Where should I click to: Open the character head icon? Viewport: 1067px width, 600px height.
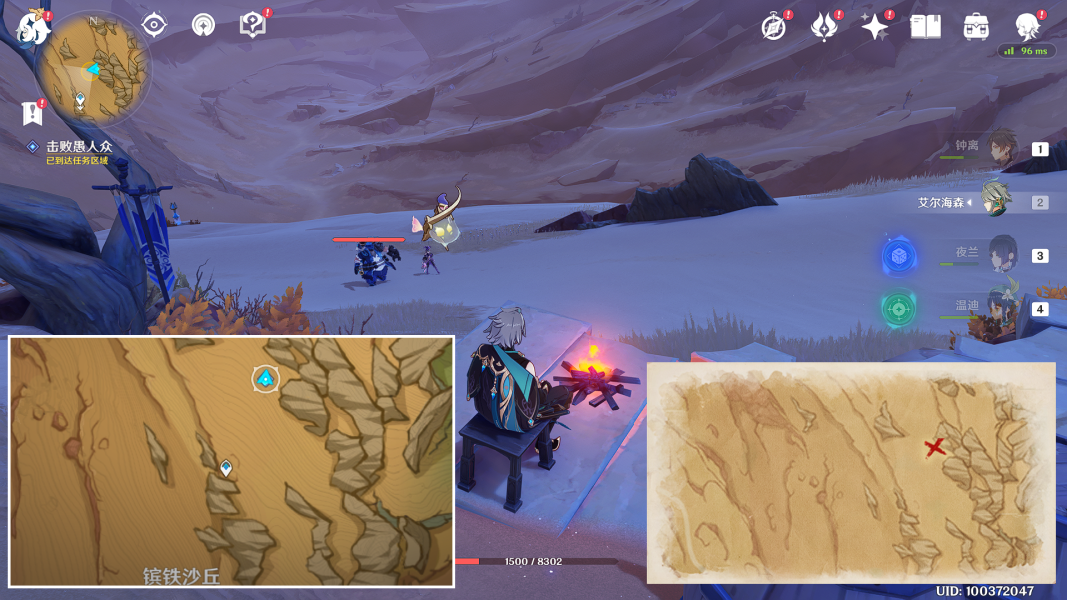pos(1027,27)
